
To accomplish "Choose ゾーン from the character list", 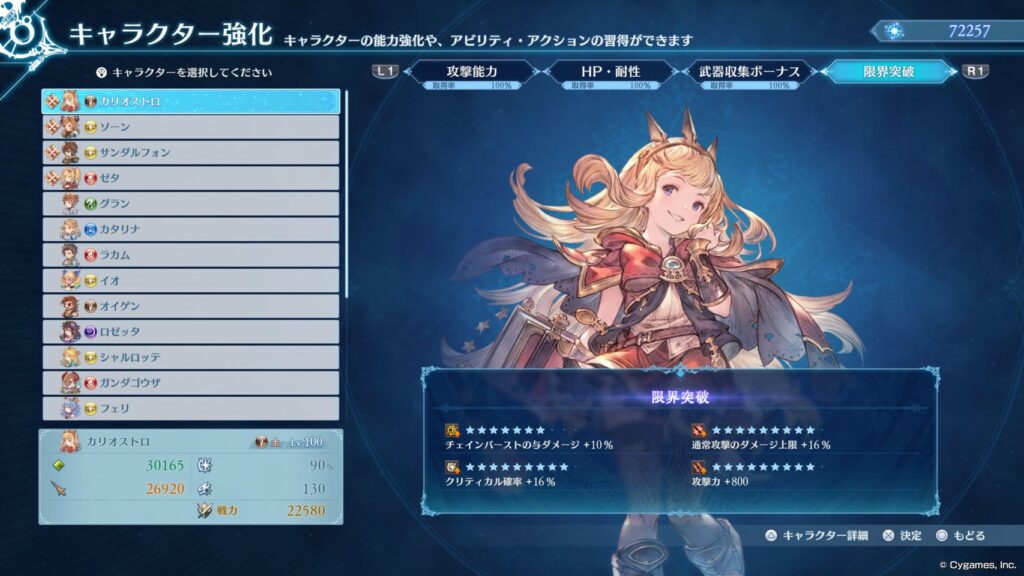I will (x=190, y=127).
